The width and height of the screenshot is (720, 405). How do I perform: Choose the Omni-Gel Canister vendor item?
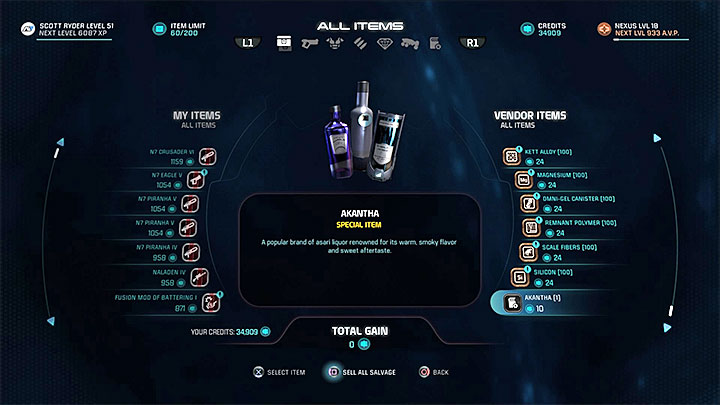click(x=527, y=203)
